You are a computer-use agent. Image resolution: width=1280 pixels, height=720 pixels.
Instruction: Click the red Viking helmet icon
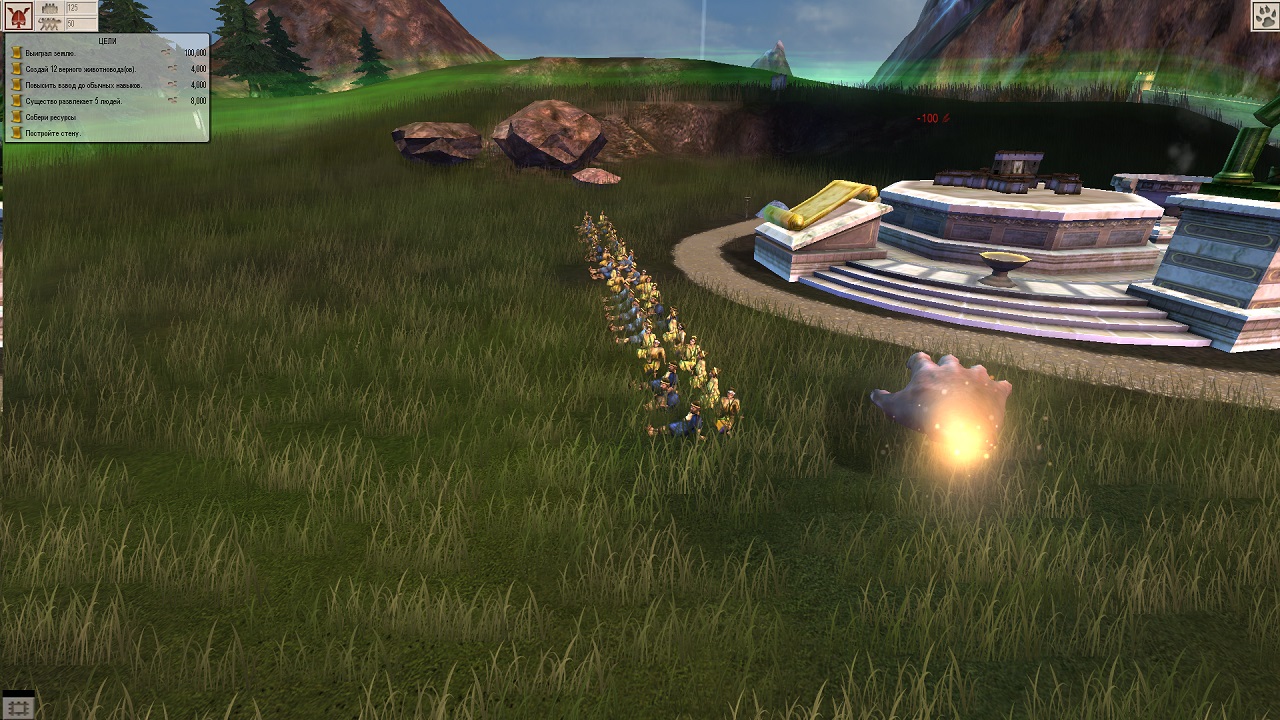click(18, 16)
